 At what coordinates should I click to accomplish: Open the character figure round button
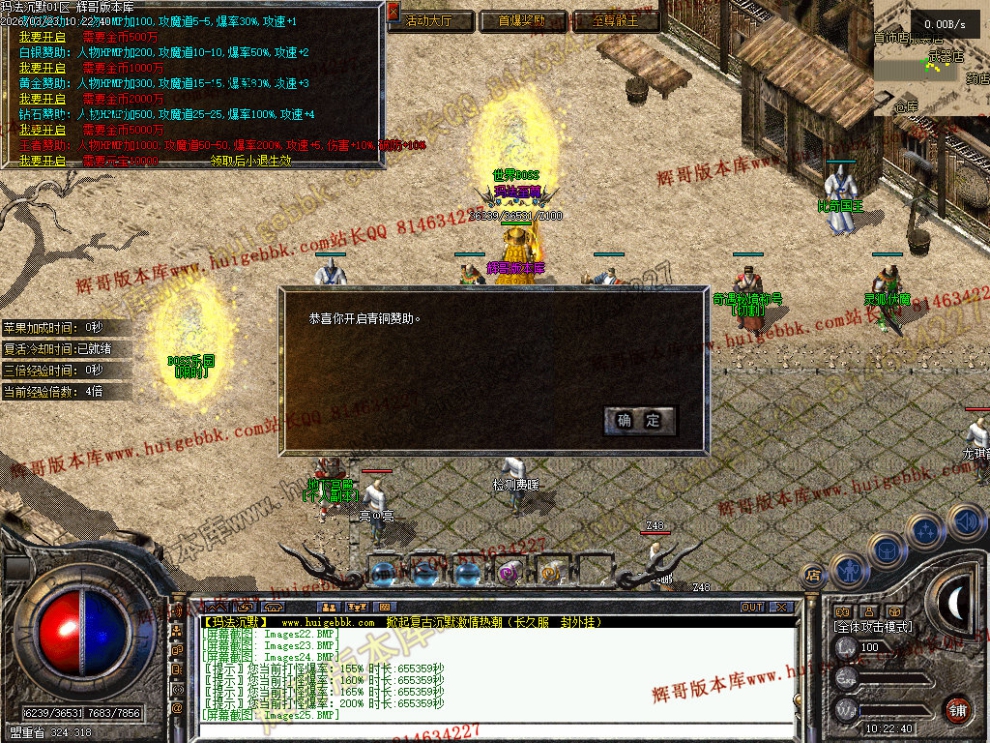click(x=850, y=571)
